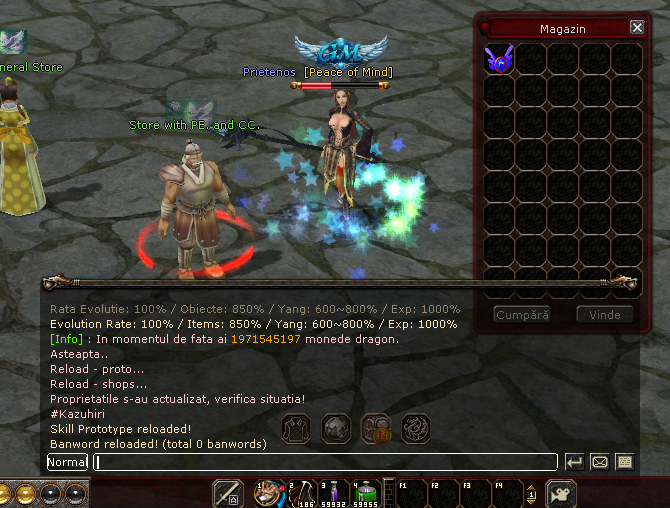Focus the chat text input field
The height and width of the screenshot is (508, 670).
click(325, 462)
